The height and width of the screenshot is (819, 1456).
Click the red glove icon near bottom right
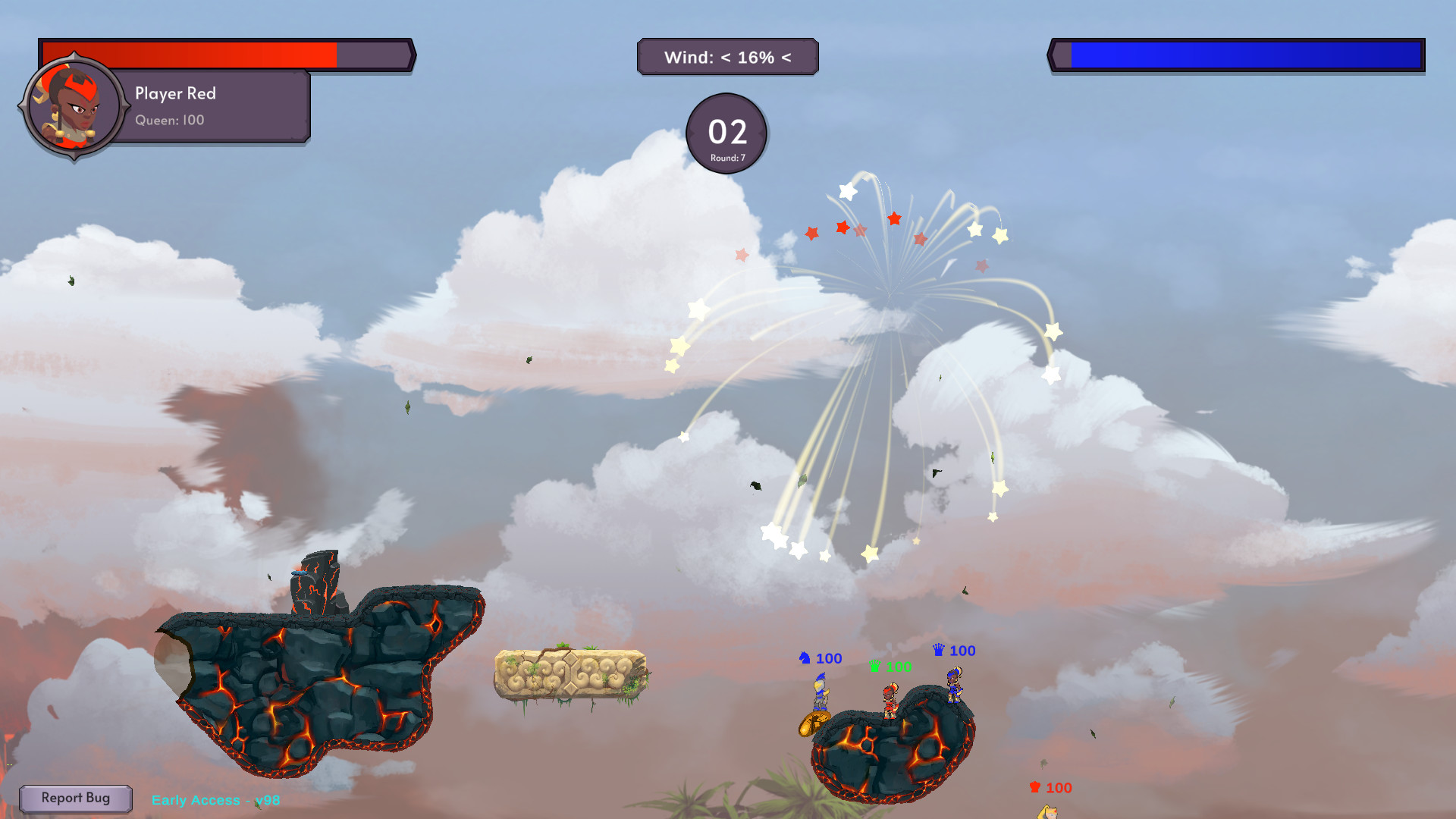tap(1034, 788)
